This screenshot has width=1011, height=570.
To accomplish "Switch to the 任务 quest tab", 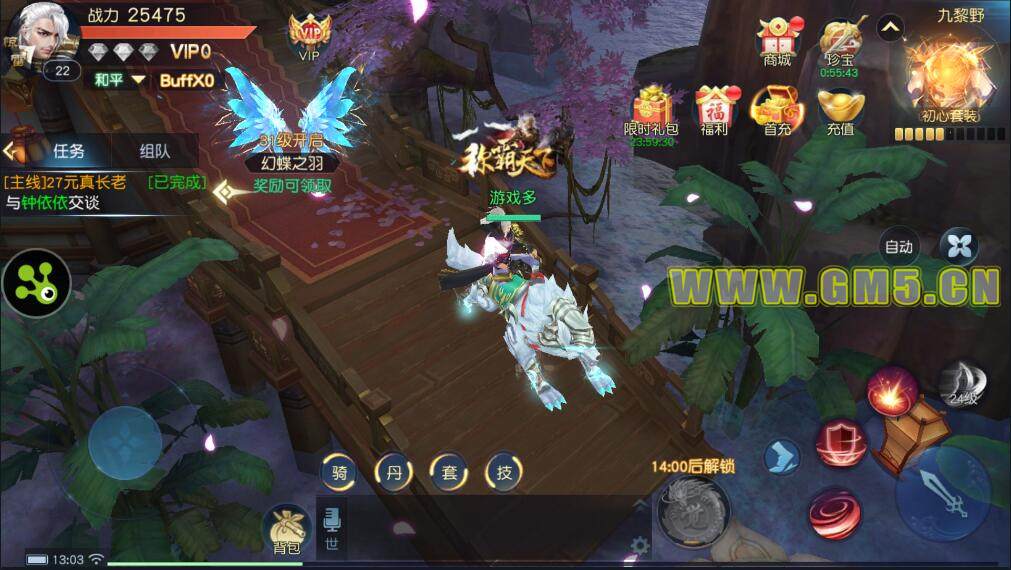I will coord(69,151).
